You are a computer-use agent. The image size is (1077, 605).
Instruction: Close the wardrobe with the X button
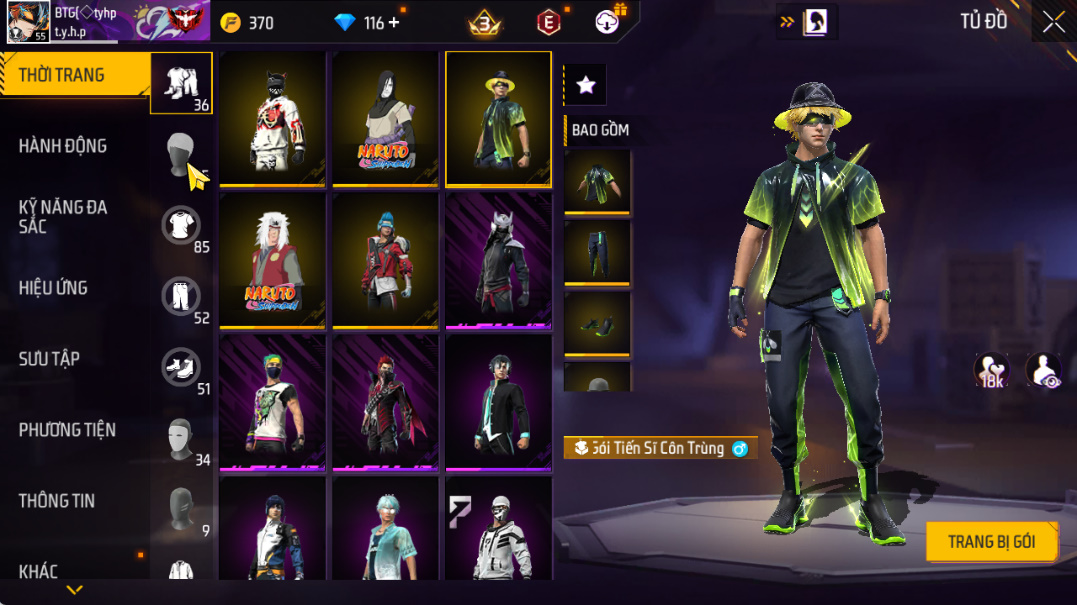(x=1053, y=23)
